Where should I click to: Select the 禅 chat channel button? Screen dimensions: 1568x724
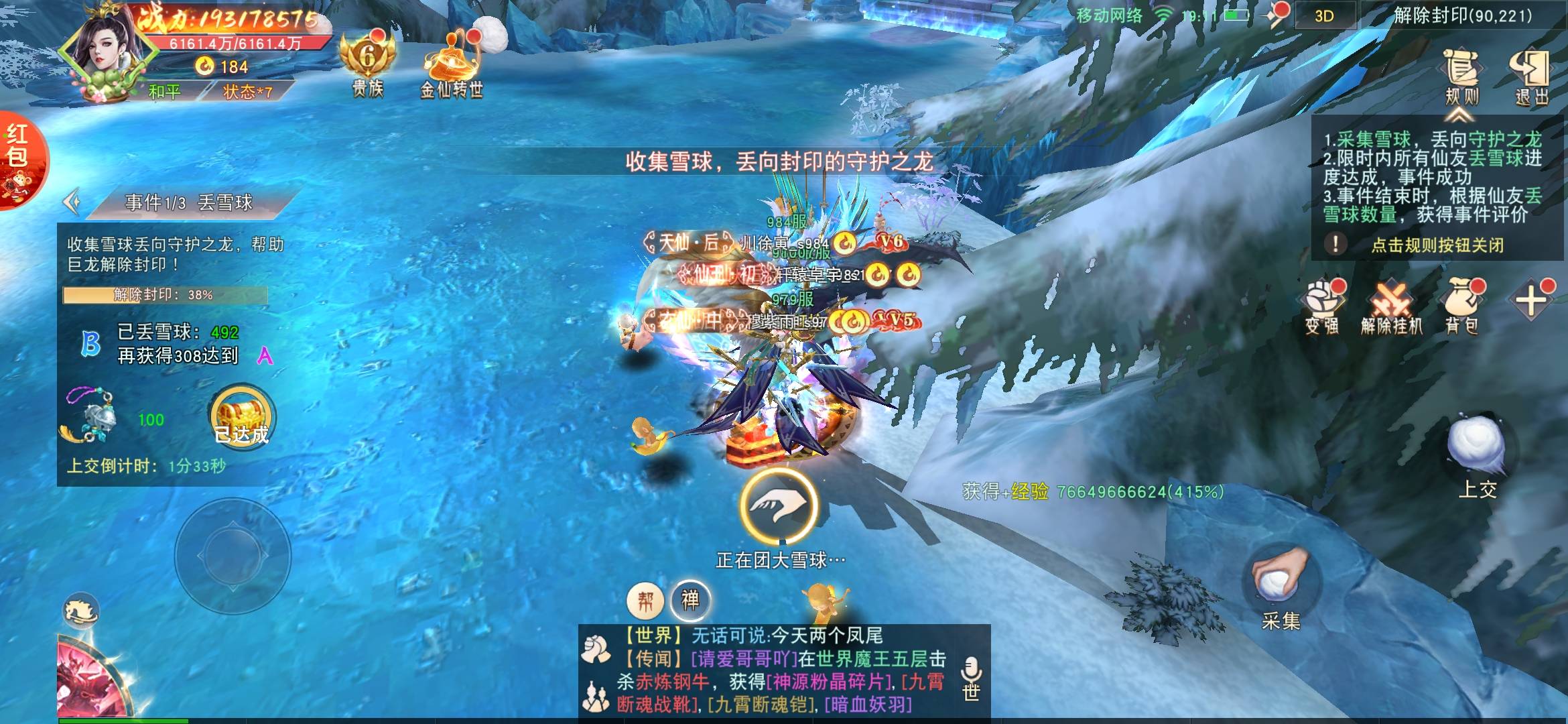[x=690, y=599]
